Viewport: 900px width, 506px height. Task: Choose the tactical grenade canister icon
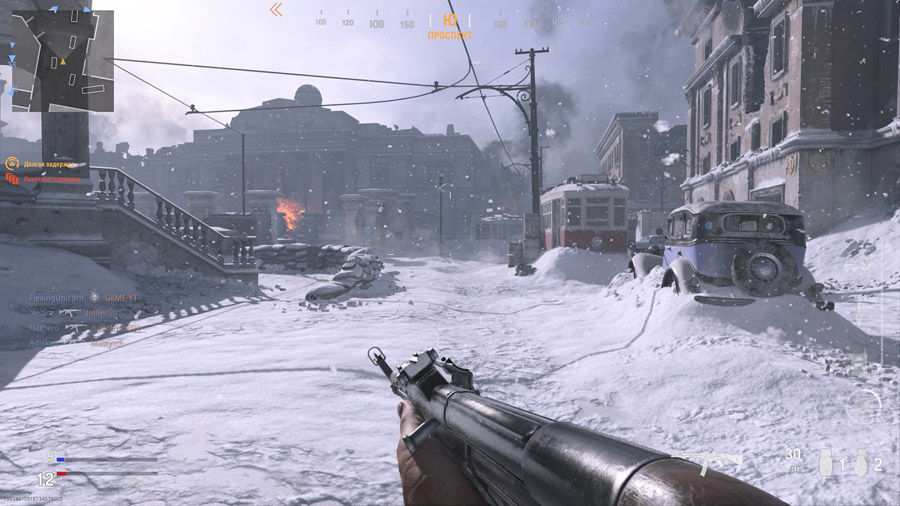click(826, 462)
